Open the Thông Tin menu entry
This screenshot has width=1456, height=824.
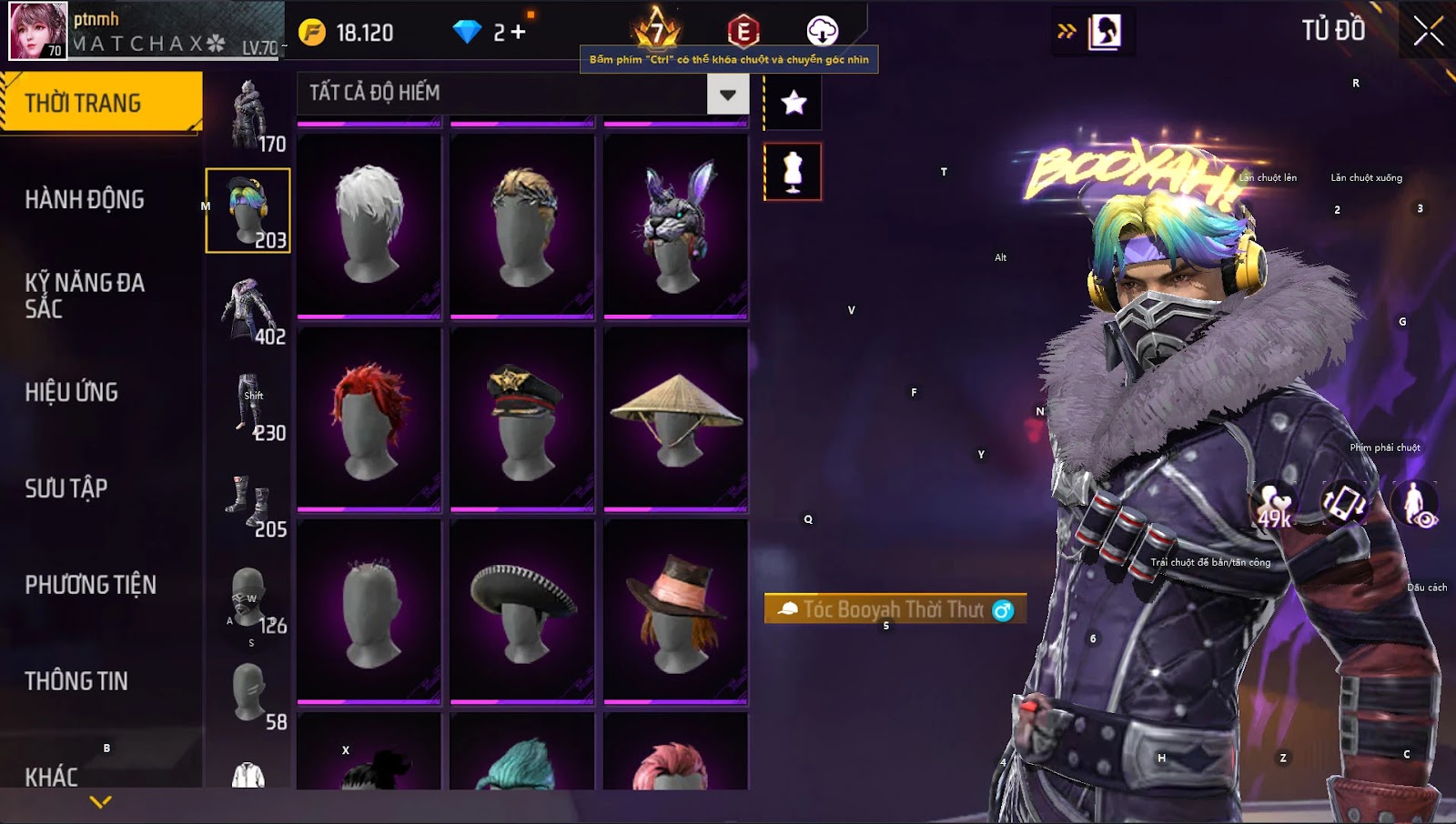pyautogui.click(x=76, y=681)
